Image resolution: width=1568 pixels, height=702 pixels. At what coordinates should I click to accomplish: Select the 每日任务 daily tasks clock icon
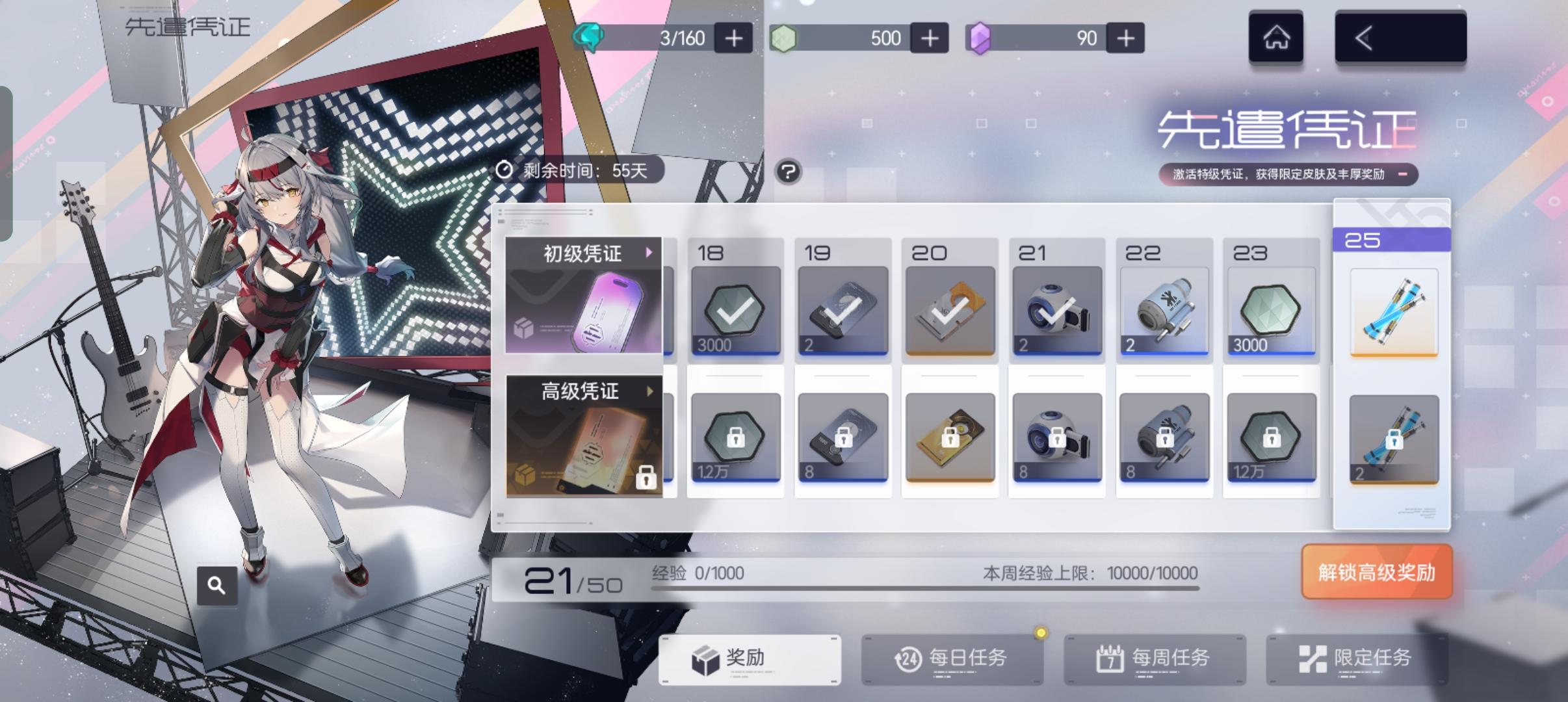910,658
